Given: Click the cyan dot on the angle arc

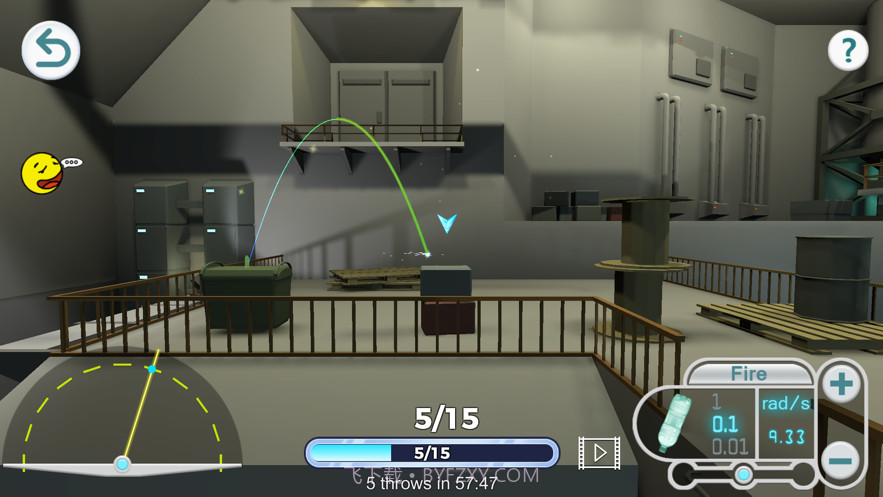Looking at the screenshot, I should pyautogui.click(x=151, y=369).
